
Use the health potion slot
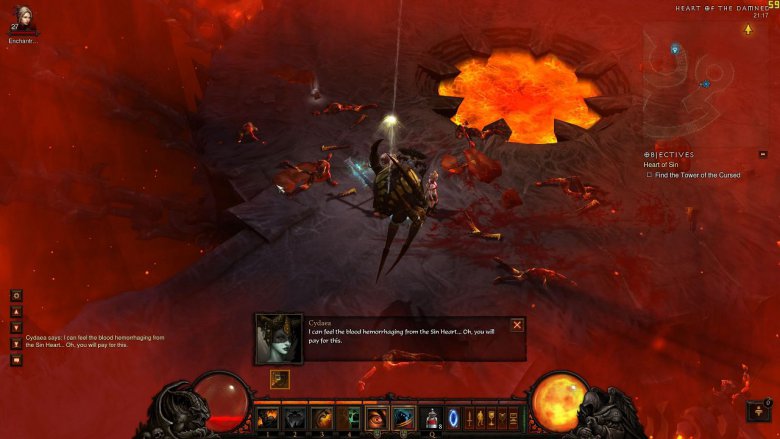[431, 418]
